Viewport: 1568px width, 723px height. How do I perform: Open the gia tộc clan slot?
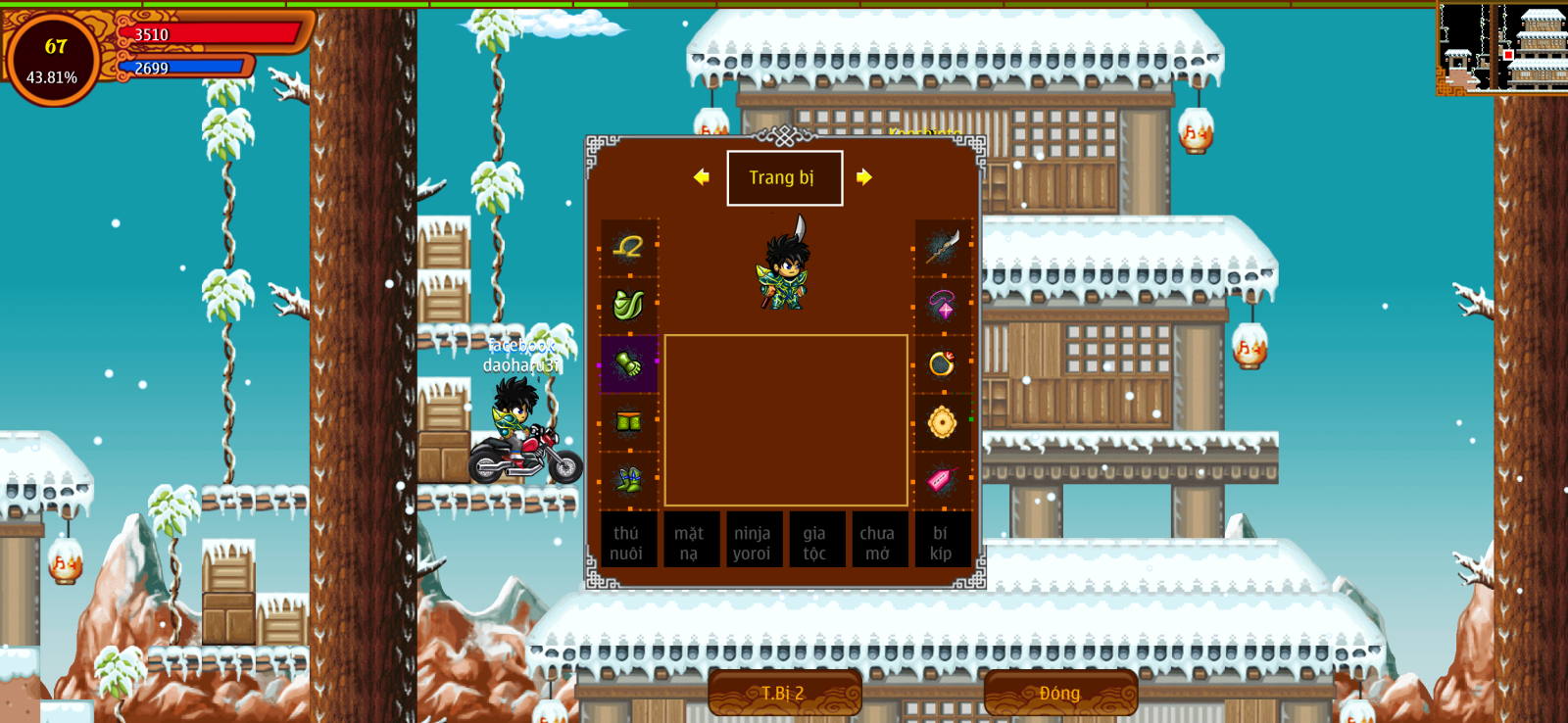tap(815, 541)
